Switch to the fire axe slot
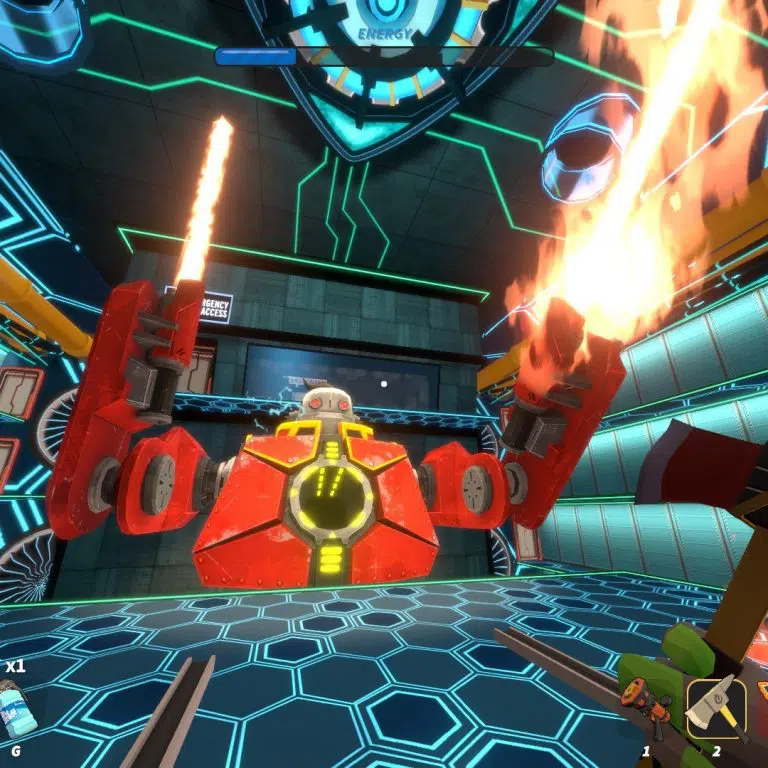 click(x=716, y=706)
